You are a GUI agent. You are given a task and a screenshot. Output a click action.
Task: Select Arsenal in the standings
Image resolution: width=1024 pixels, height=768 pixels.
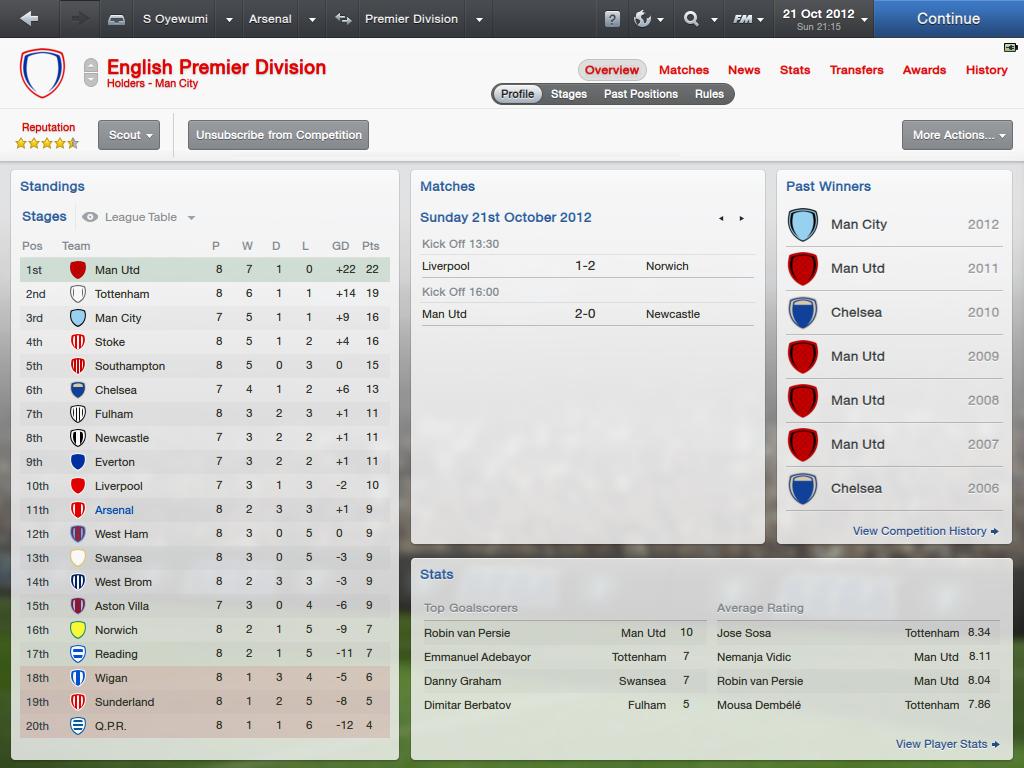(114, 510)
